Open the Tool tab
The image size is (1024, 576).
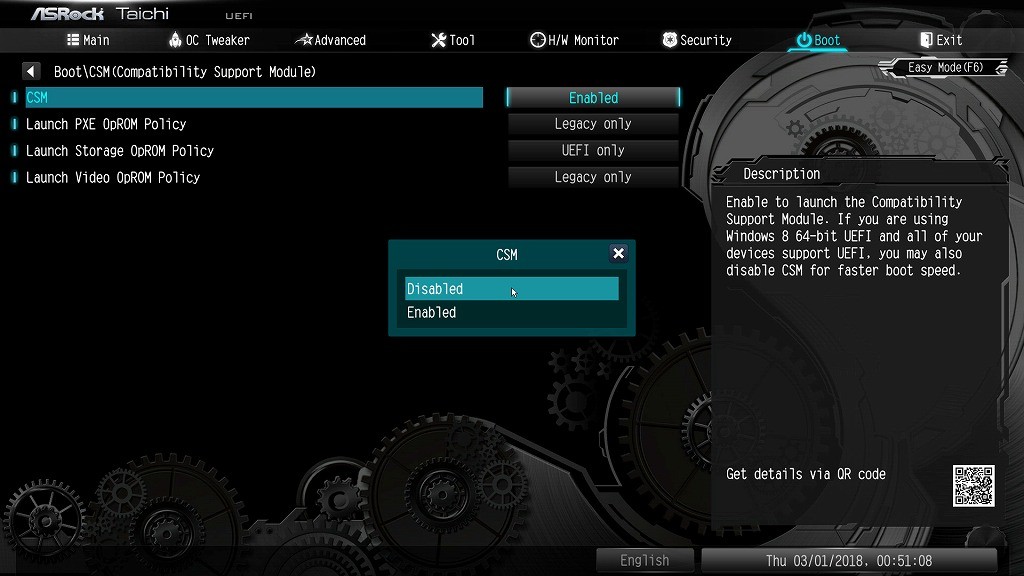[453, 40]
